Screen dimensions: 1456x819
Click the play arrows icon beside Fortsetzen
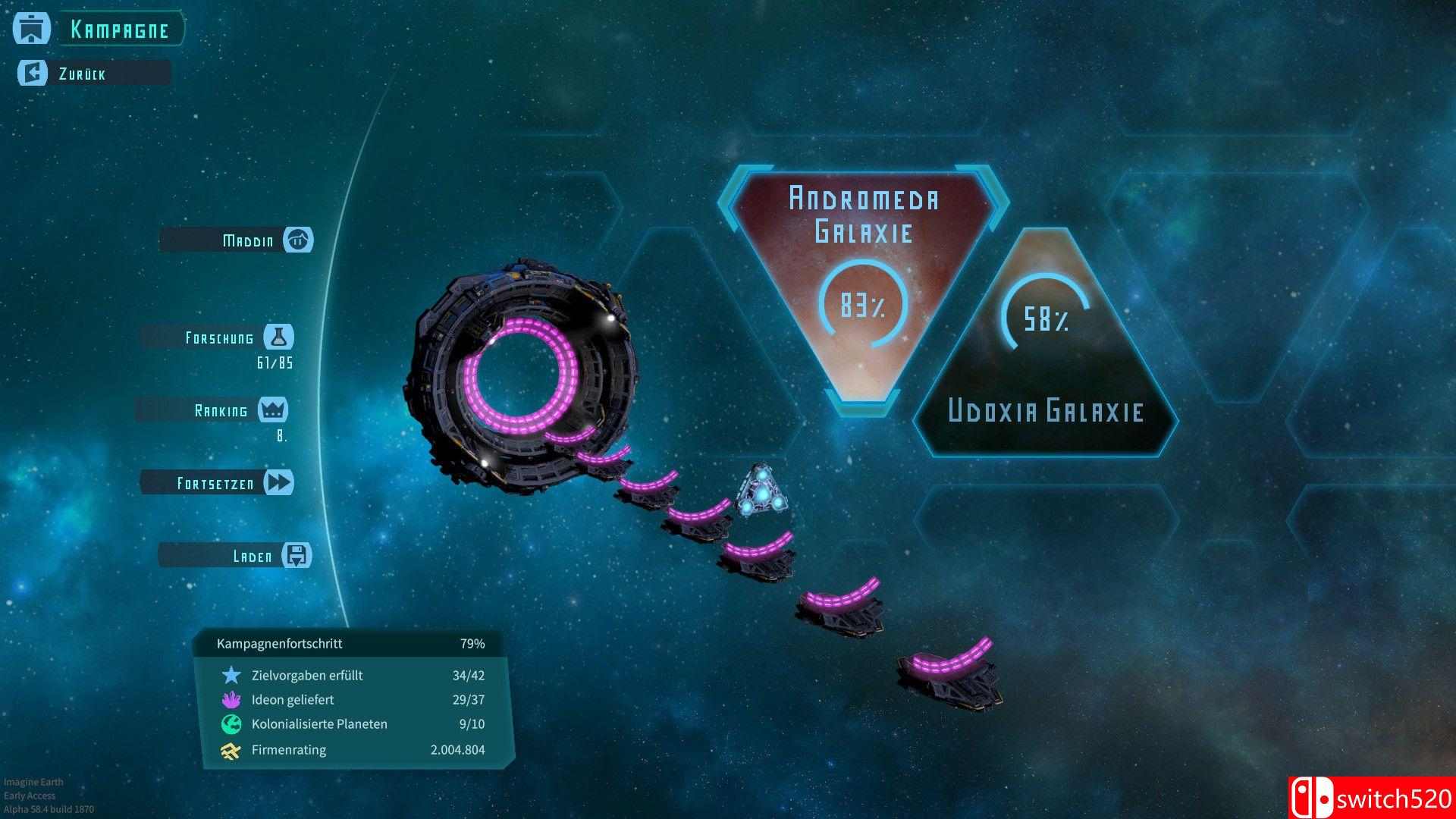[x=280, y=482]
